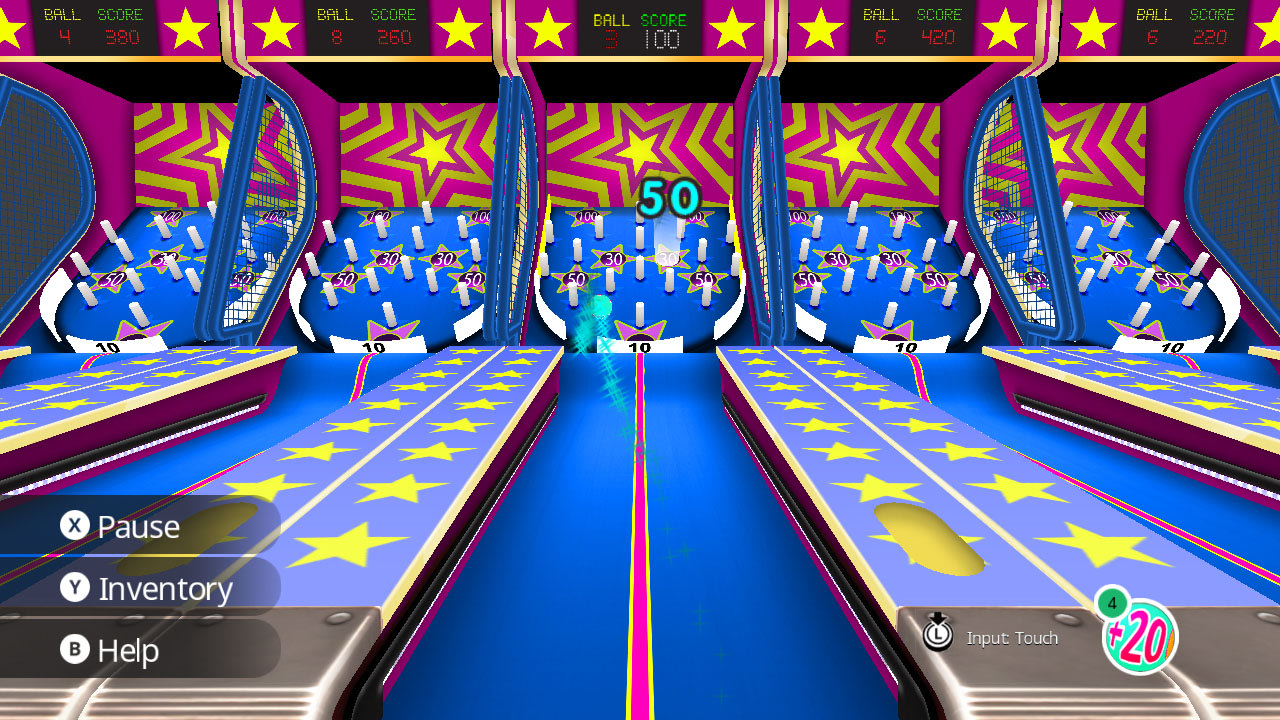
Task: Click the L controller icon beside Input: Touch
Action: point(938,635)
